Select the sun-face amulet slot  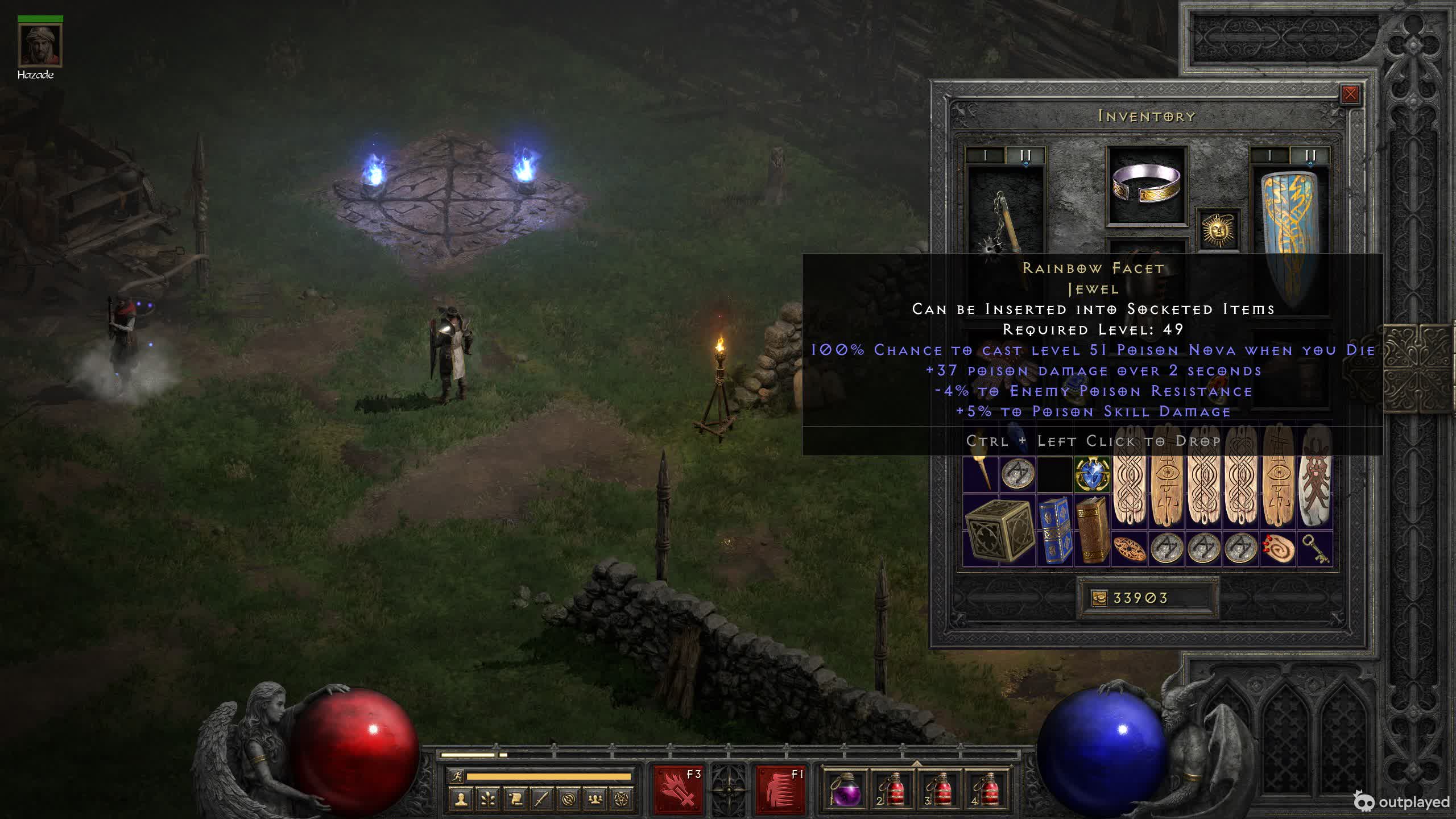pyautogui.click(x=1218, y=230)
